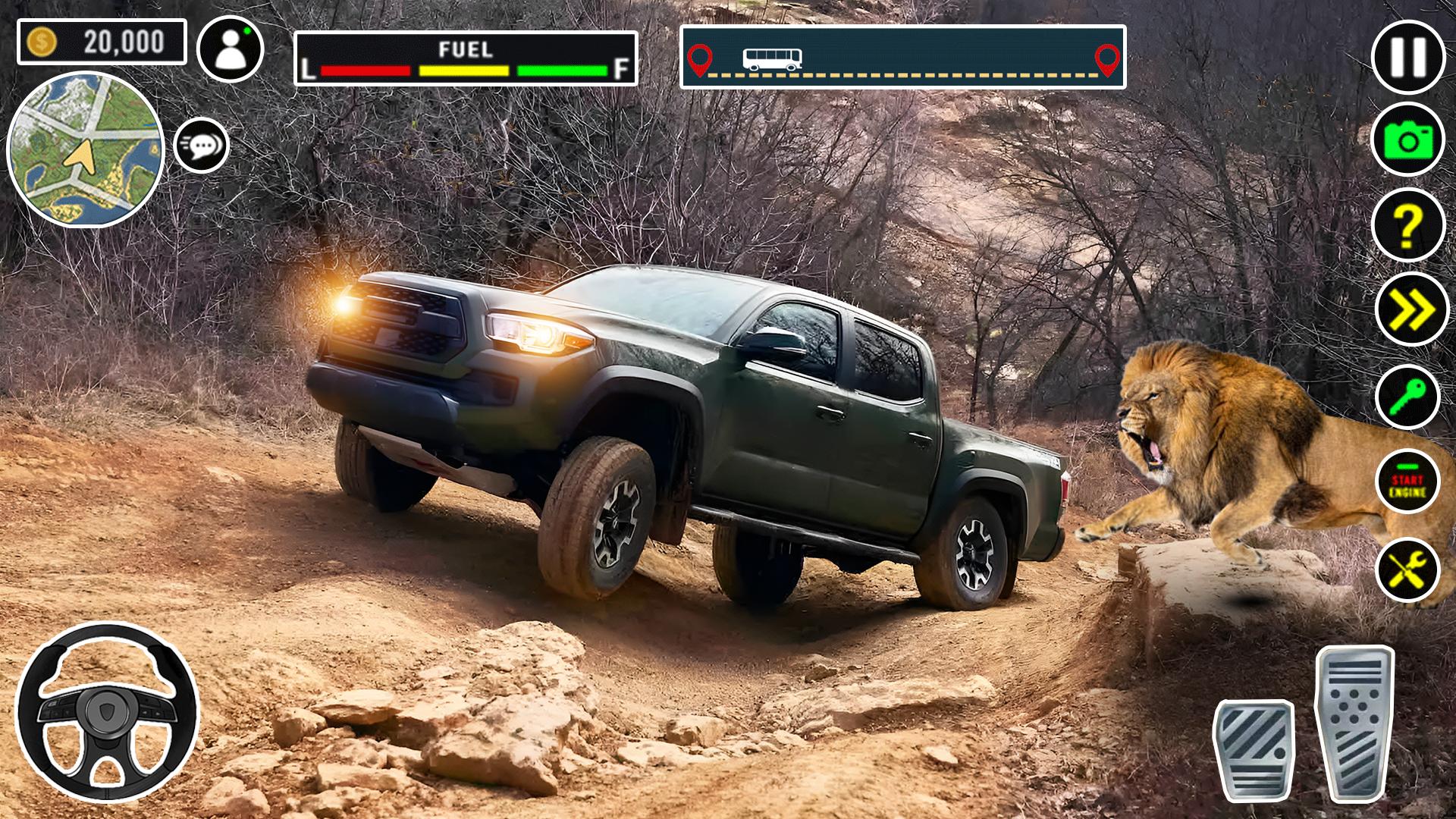The width and height of the screenshot is (1456, 819).
Task: Open the chat speech bubble button
Action: pos(202,145)
